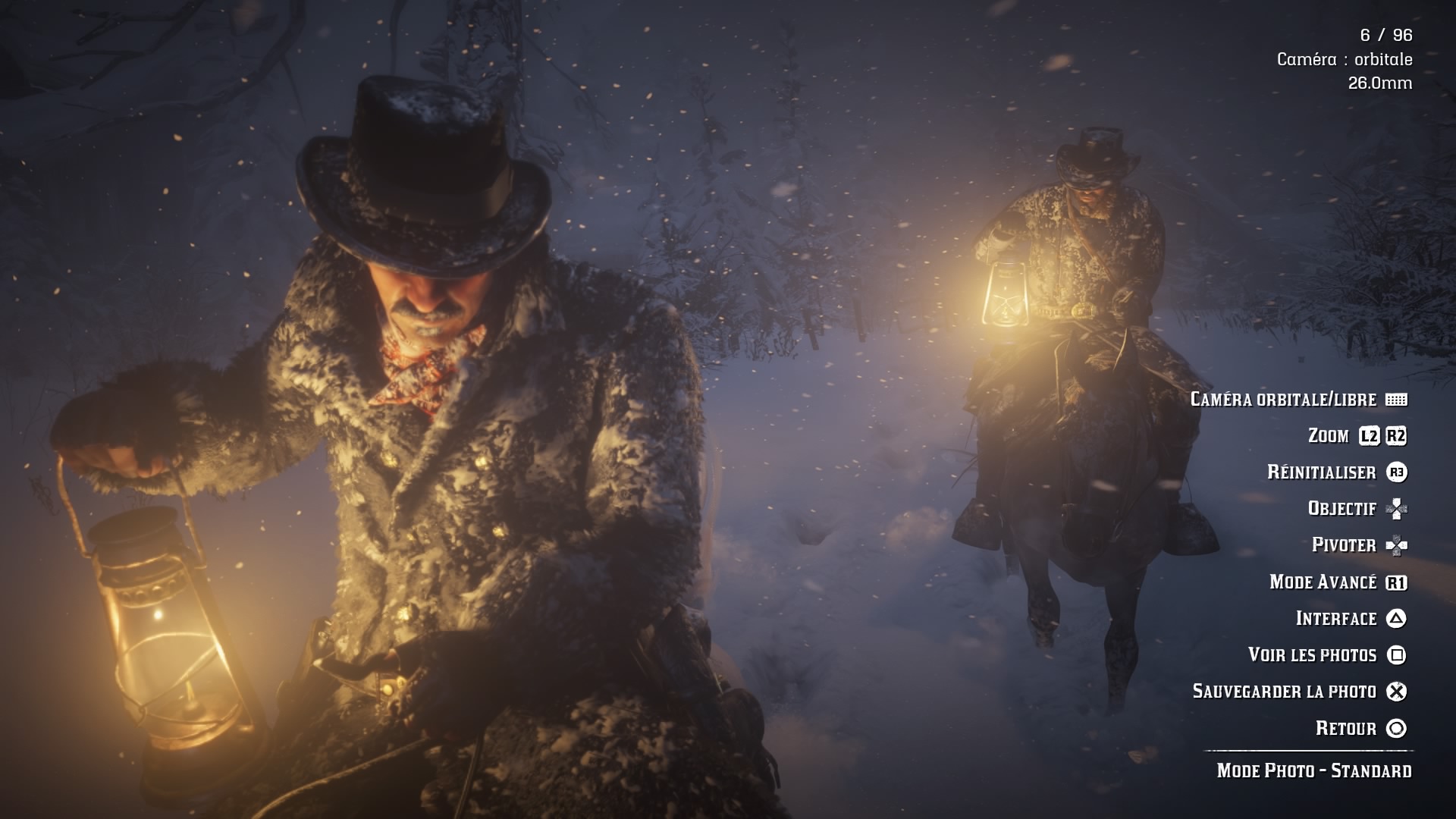Select the Objectif option
Viewport: 1456px width, 819px height.
coord(1341,509)
